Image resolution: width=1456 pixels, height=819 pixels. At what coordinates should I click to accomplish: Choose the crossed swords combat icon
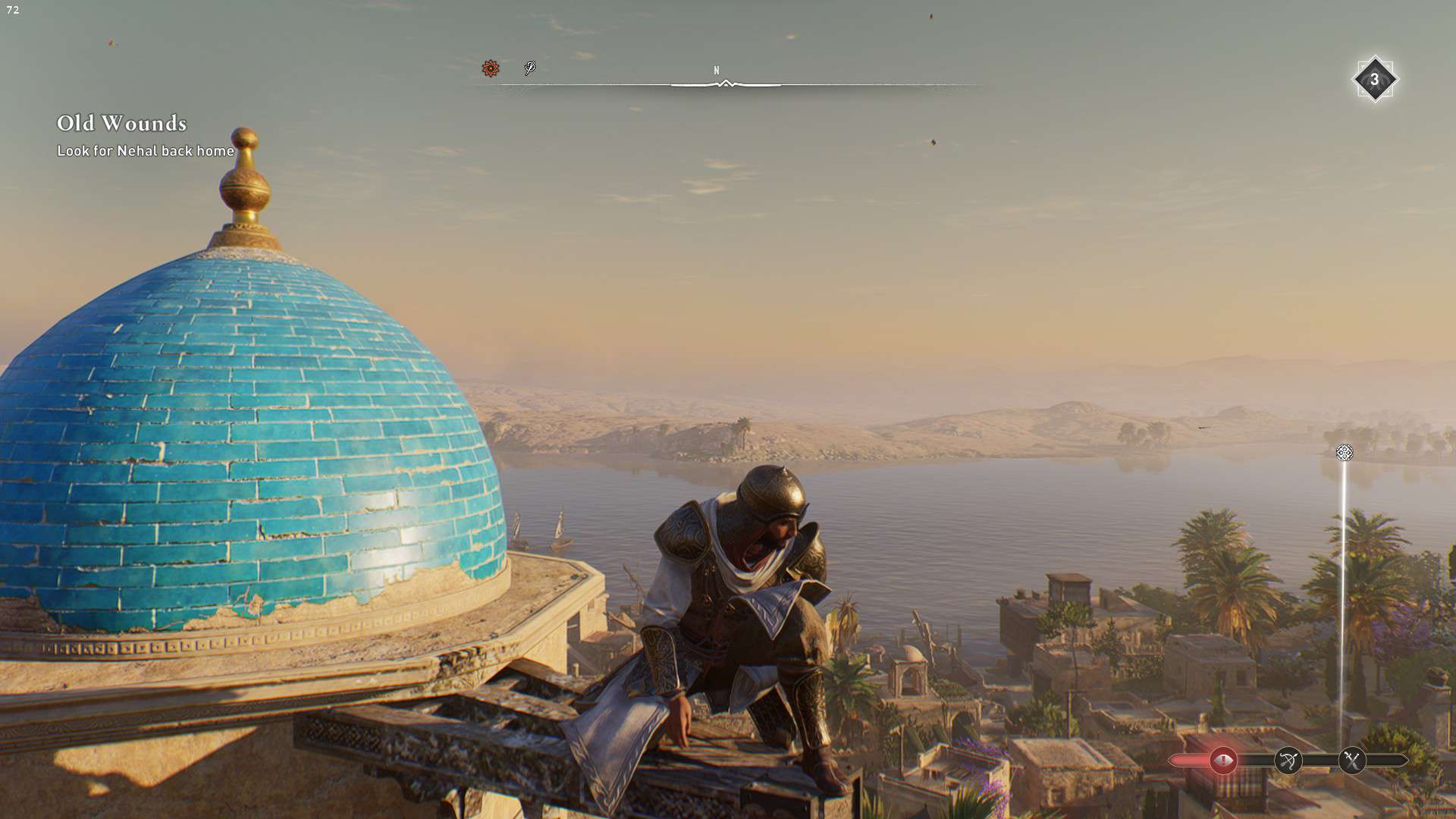pyautogui.click(x=1351, y=760)
